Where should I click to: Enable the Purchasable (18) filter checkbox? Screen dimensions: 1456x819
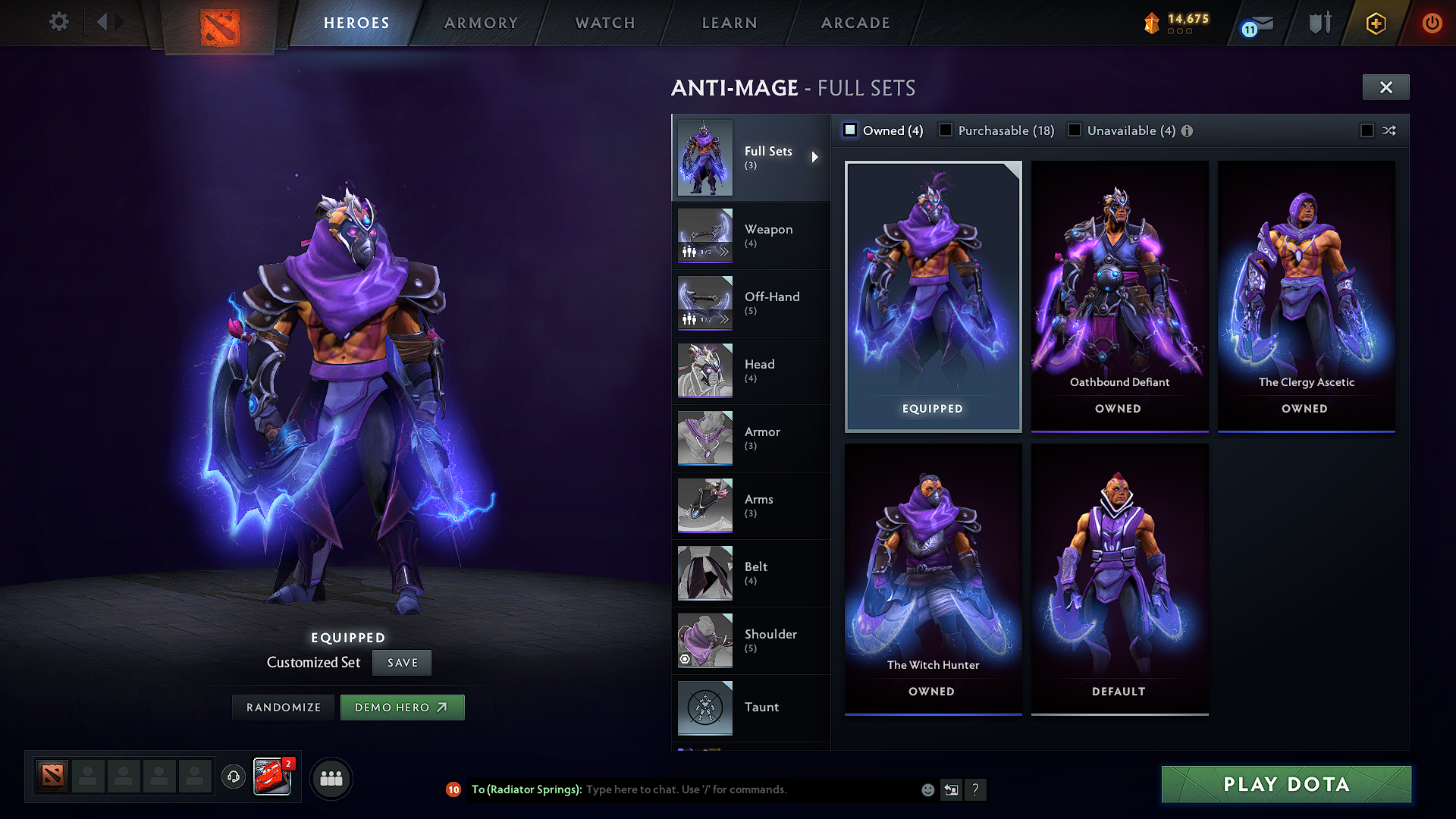pyautogui.click(x=946, y=130)
